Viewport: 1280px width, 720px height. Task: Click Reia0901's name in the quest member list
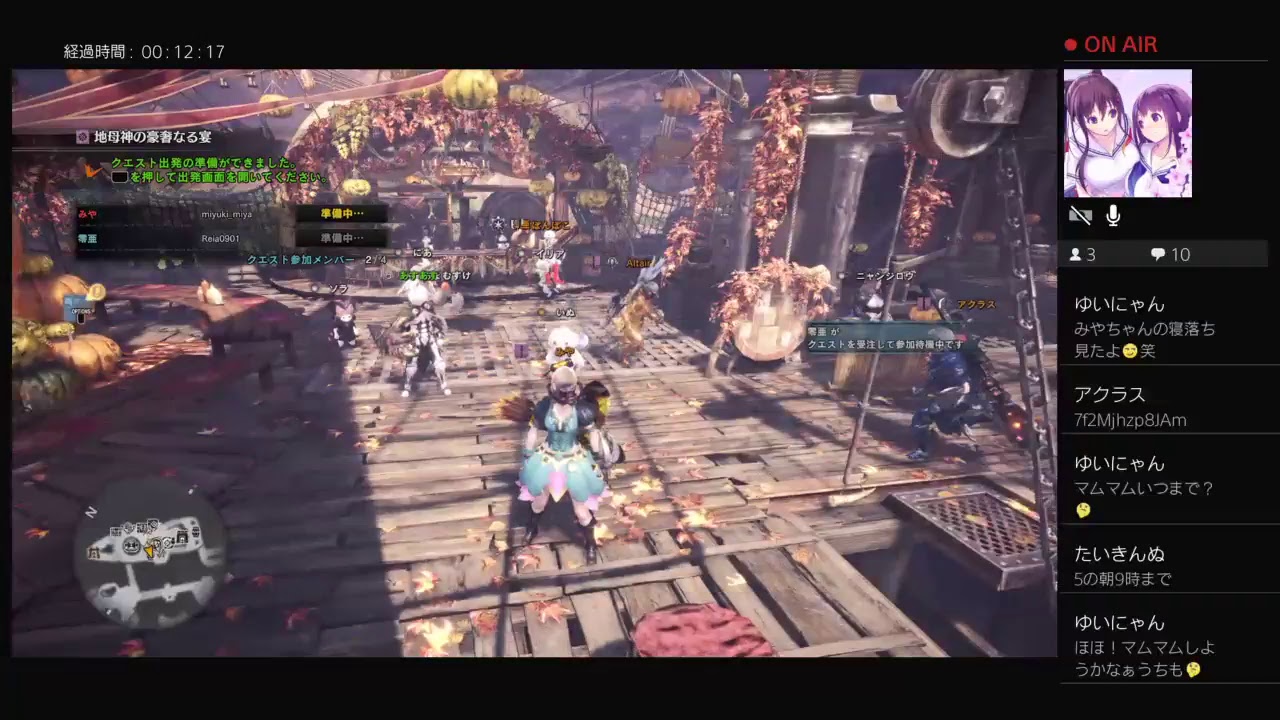click(x=218, y=237)
